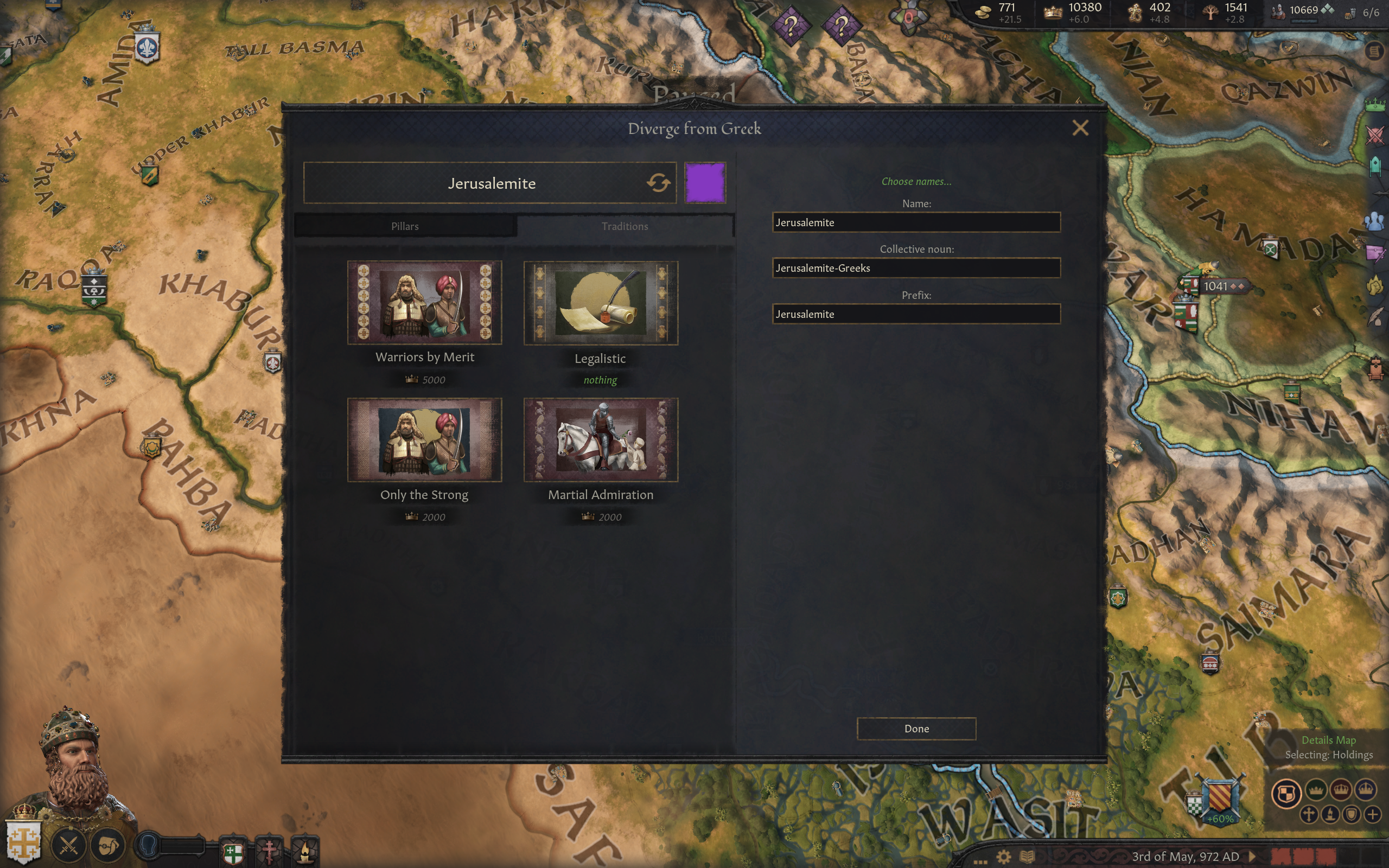Image resolution: width=1389 pixels, height=868 pixels.
Task: Select the Warriors by Merit tradition
Action: tap(424, 303)
